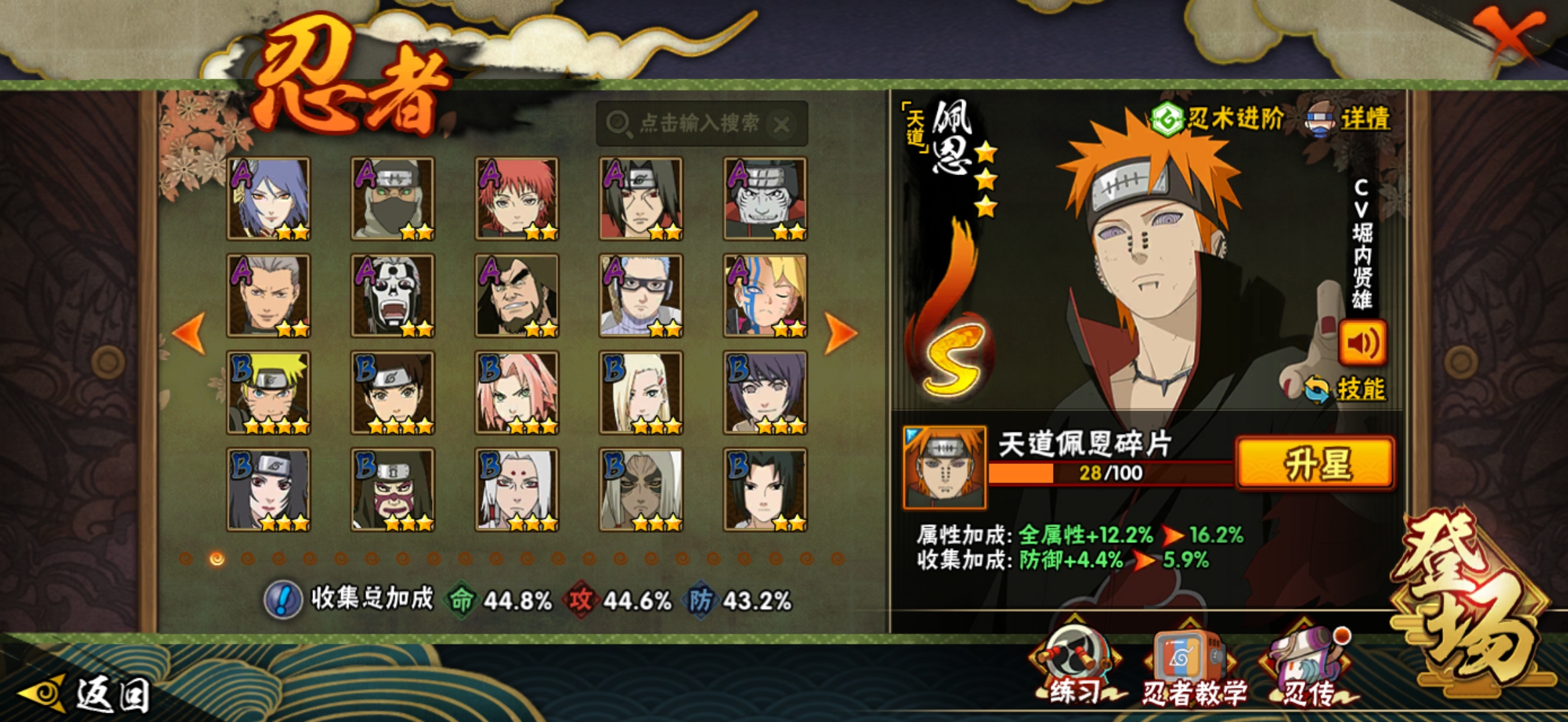Image resolution: width=1568 pixels, height=722 pixels.
Task: Go to the next ninja page arrow
Action: point(840,332)
